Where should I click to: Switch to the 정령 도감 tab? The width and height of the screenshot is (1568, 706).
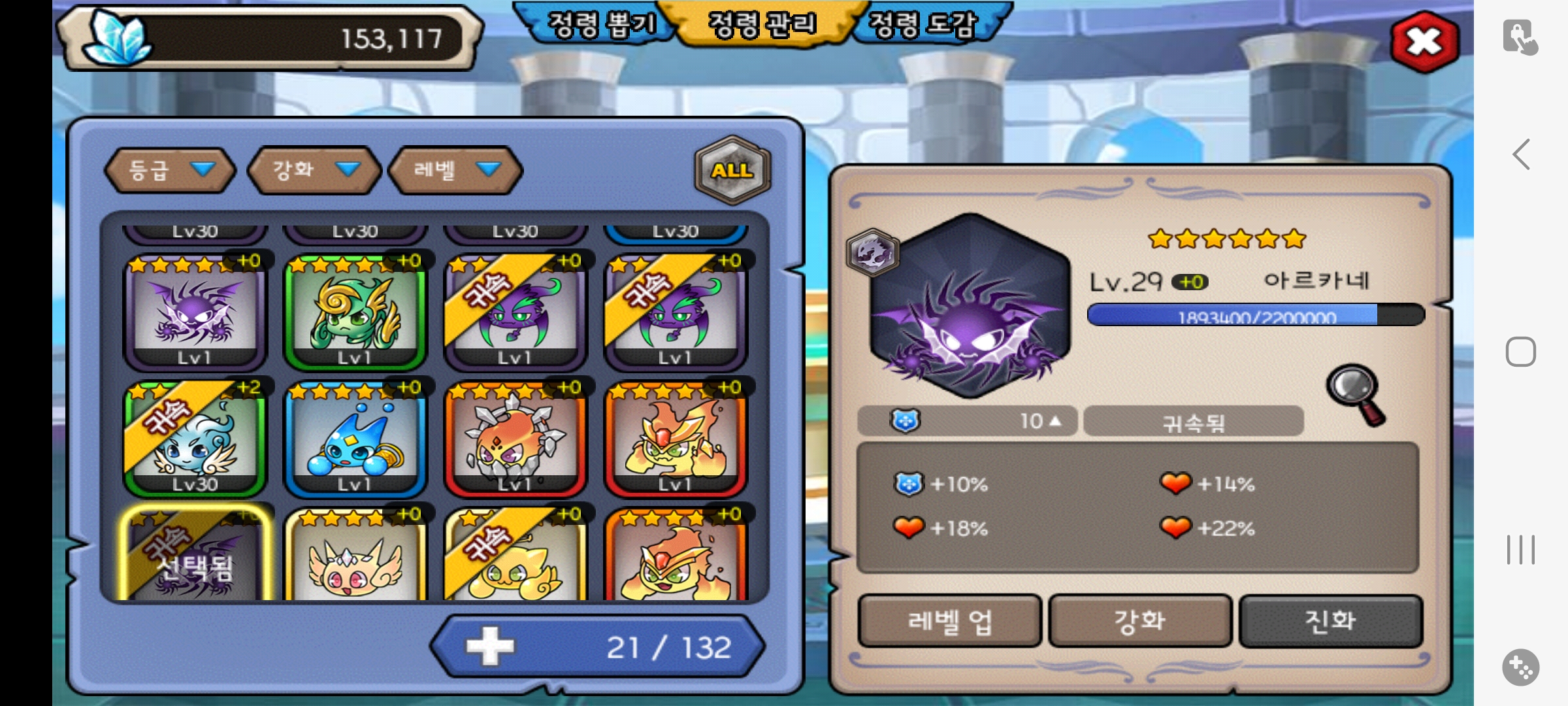923,24
